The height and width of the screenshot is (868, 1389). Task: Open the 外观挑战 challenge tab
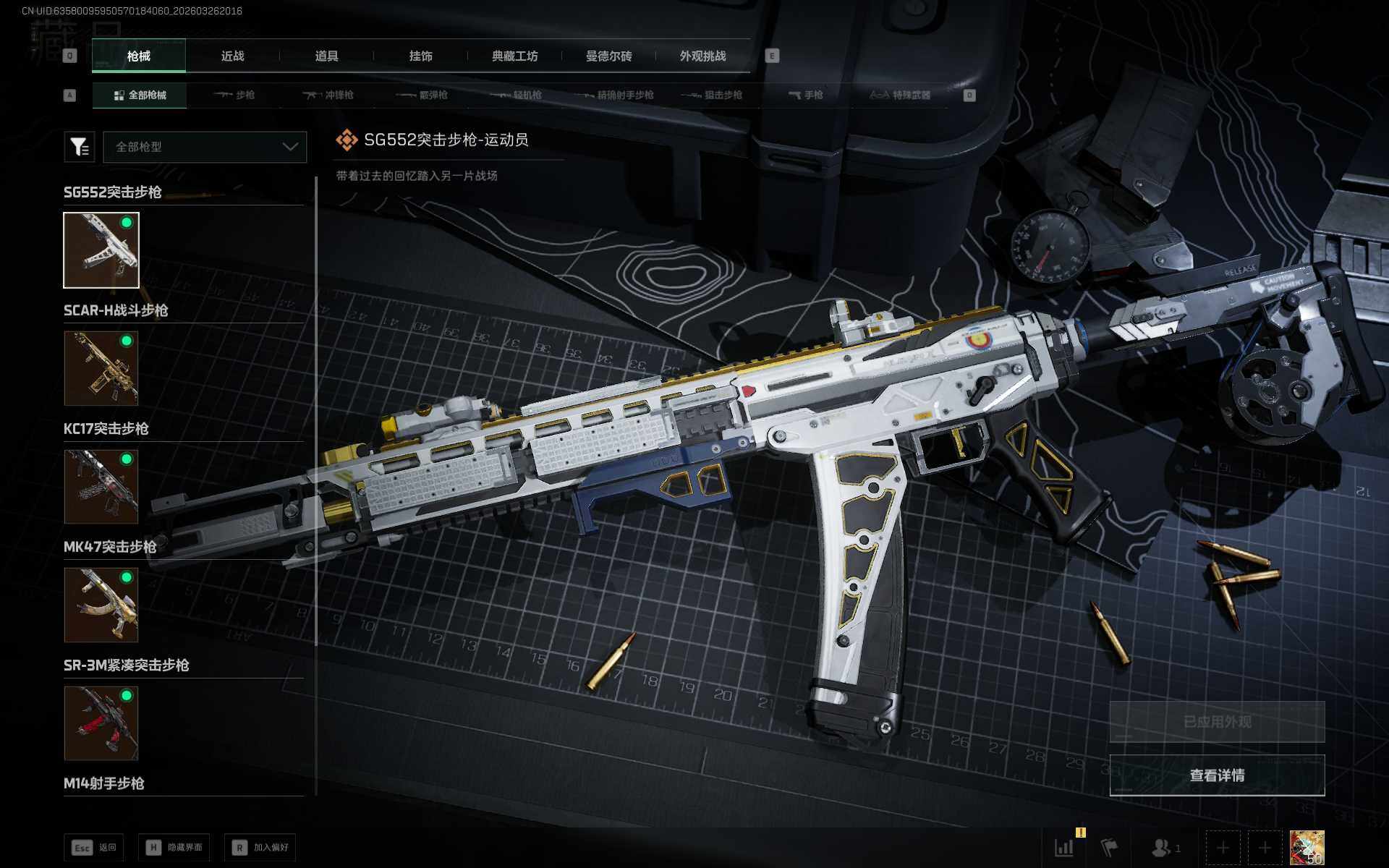[x=702, y=56]
